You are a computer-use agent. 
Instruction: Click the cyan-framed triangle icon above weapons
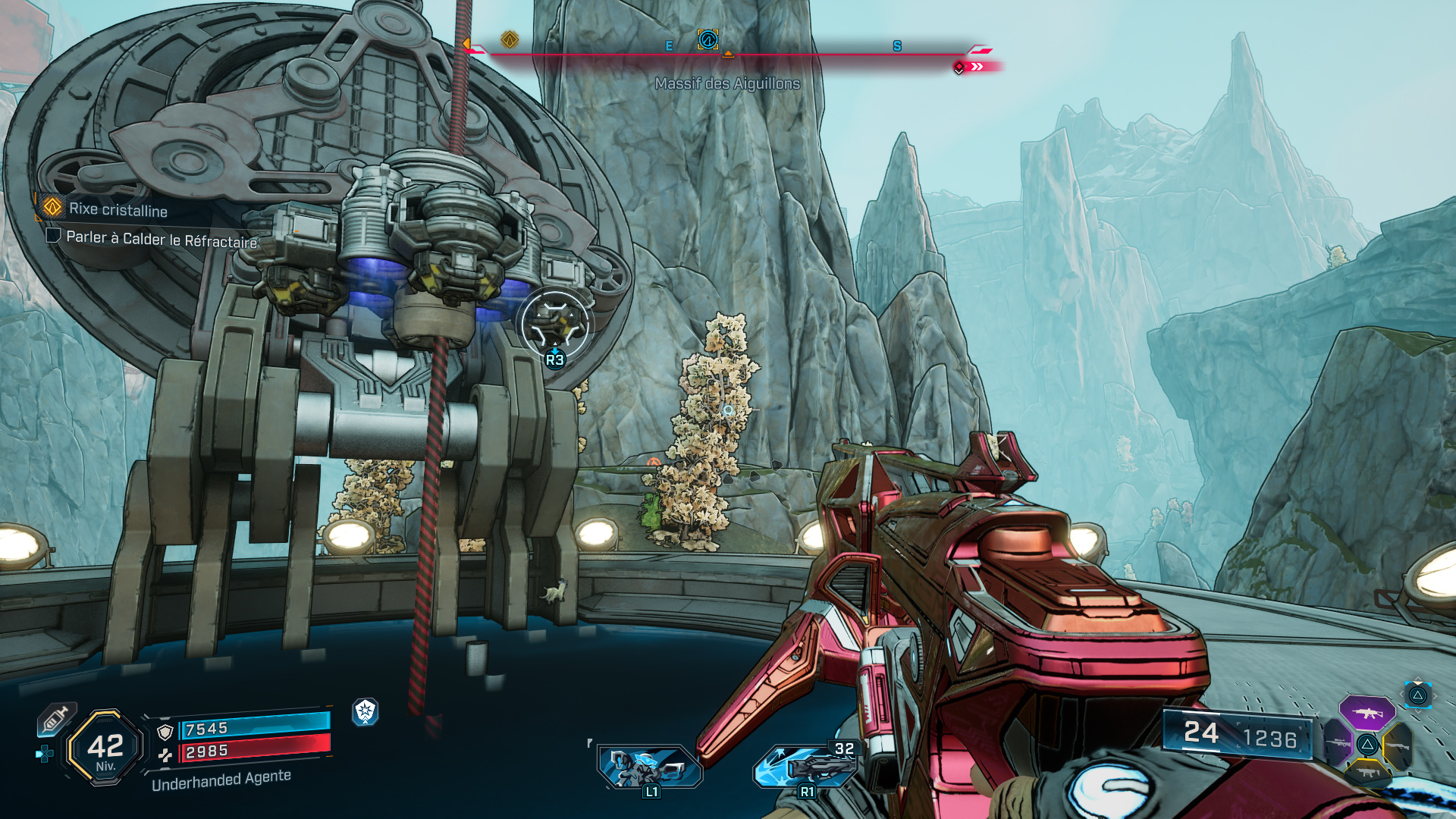pyautogui.click(x=1417, y=695)
